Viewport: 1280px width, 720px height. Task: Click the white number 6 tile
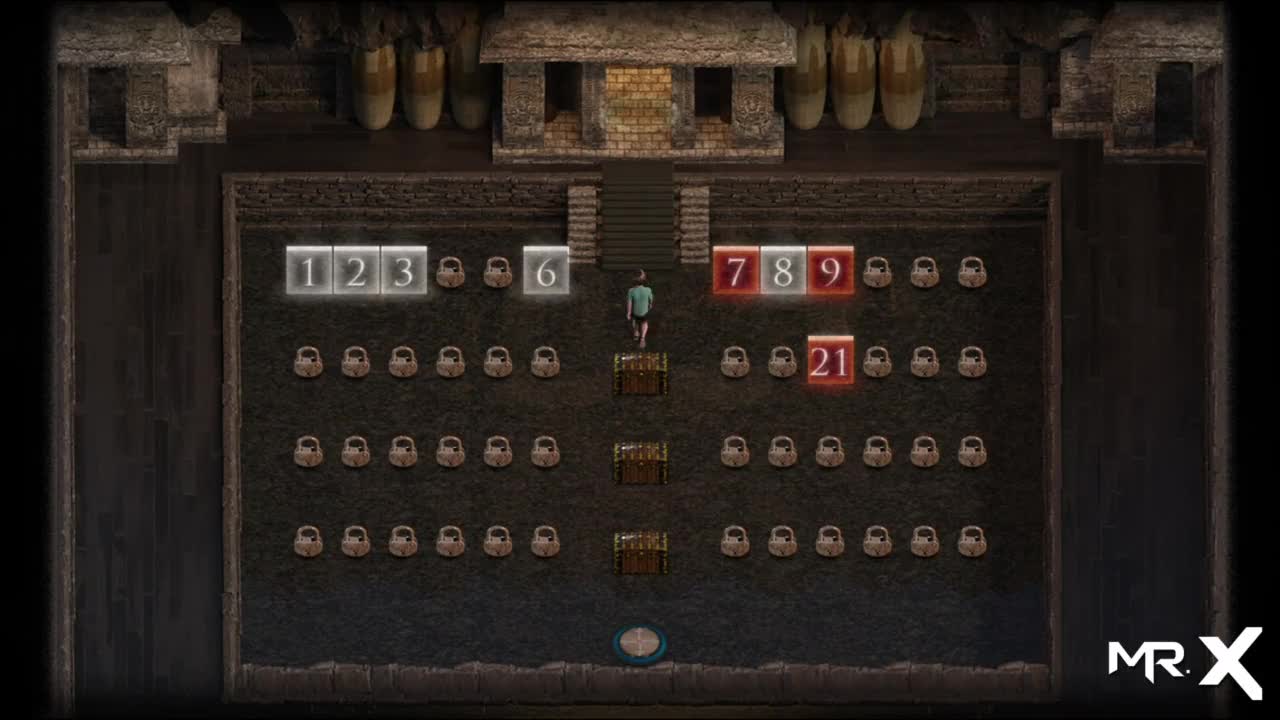[546, 271]
